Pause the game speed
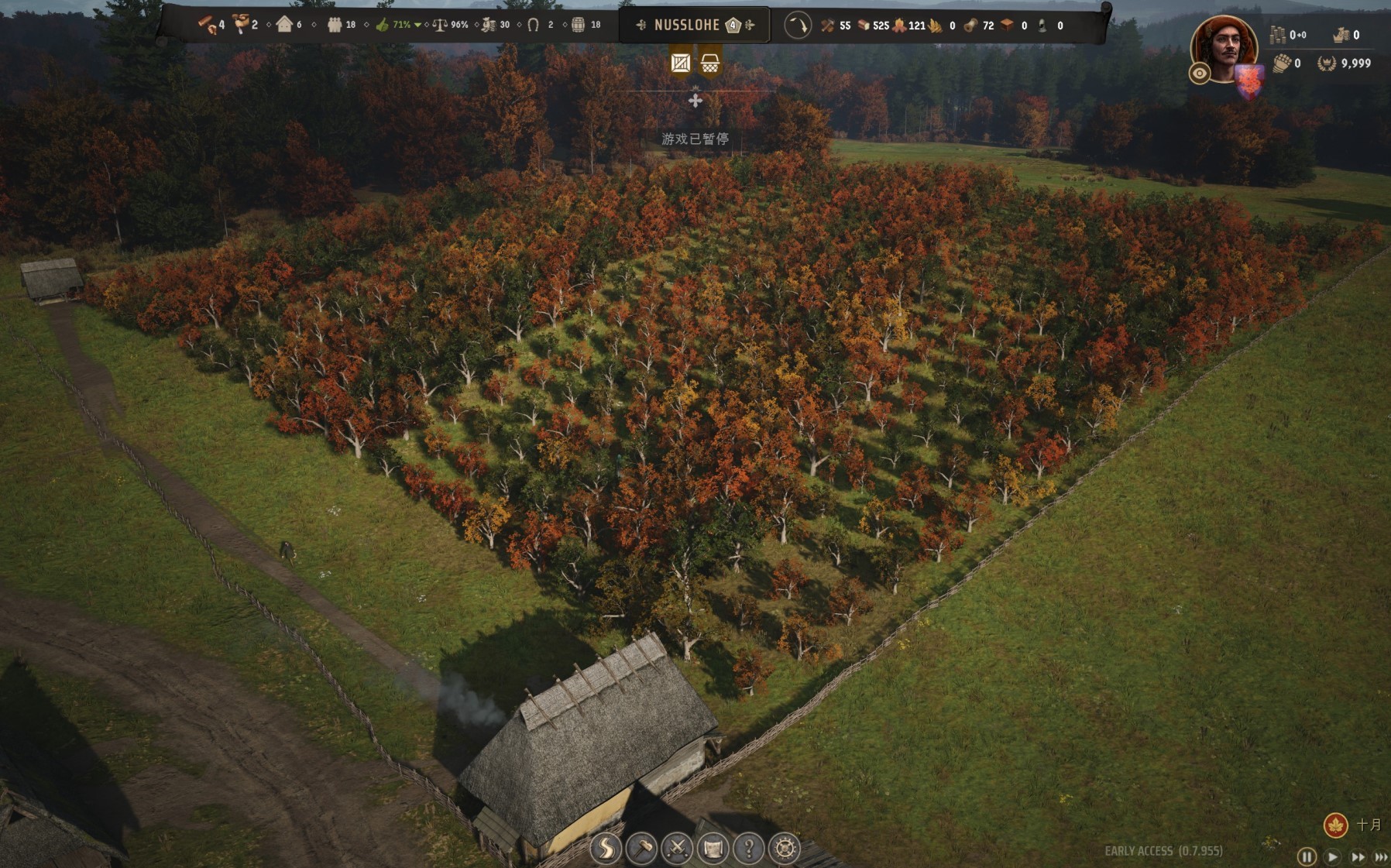The height and width of the screenshot is (868, 1391). click(x=1307, y=856)
